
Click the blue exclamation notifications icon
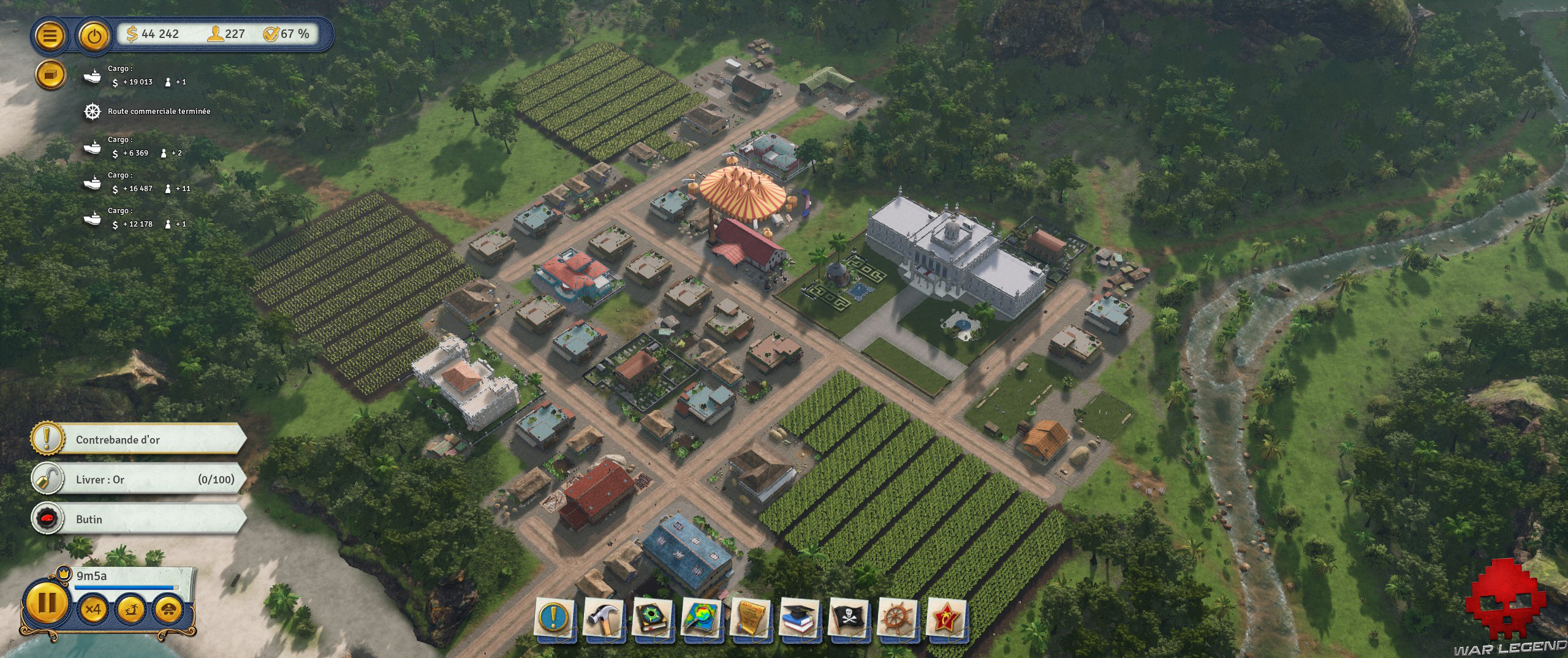click(555, 618)
